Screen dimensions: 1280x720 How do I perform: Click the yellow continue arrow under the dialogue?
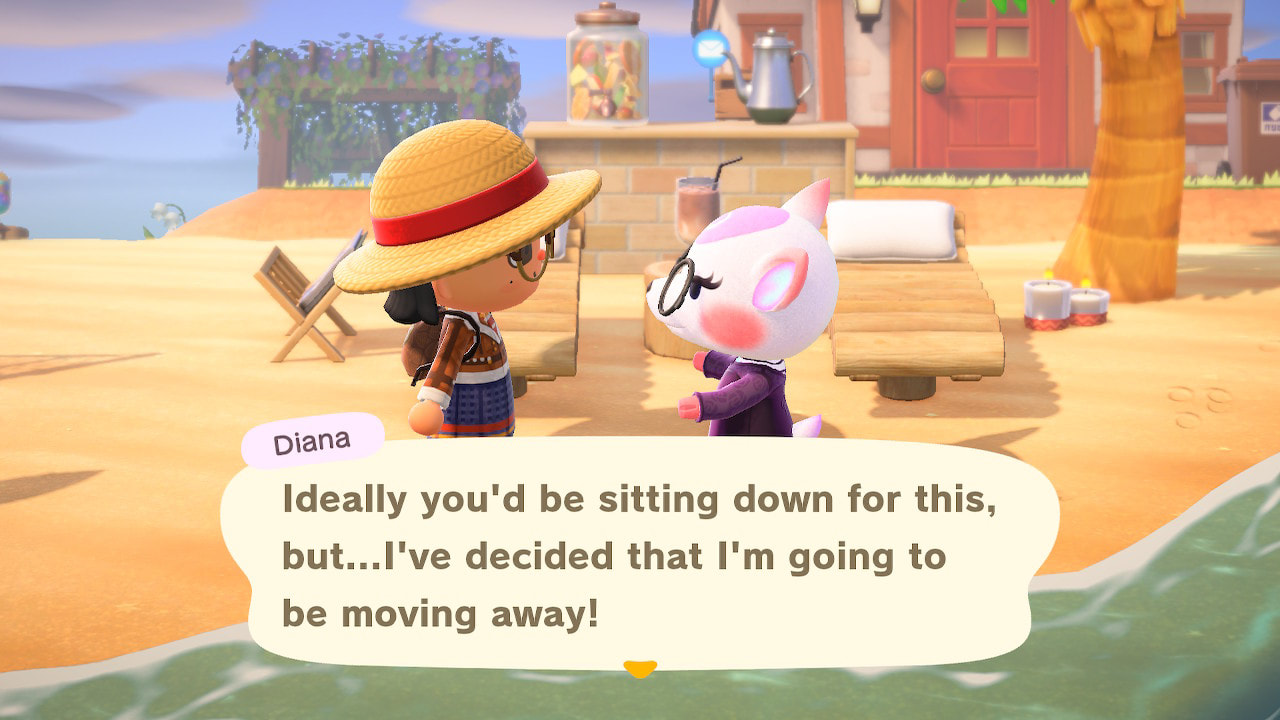click(x=639, y=668)
